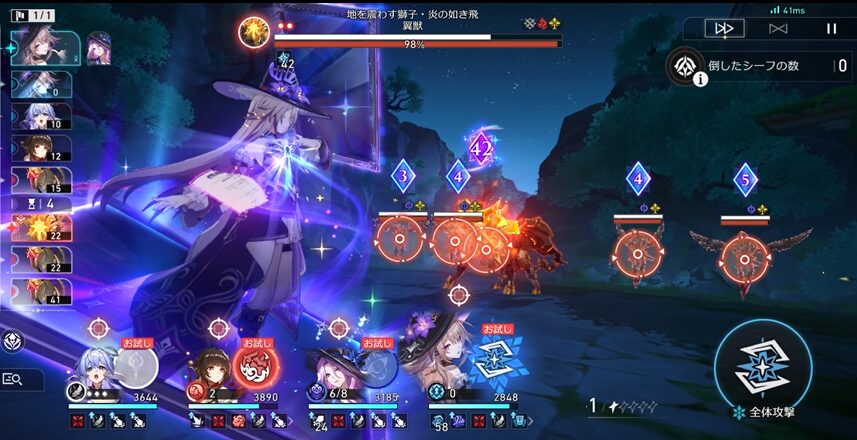Activate the blue-haired girl's ultimate
The image size is (857, 440).
[135, 366]
